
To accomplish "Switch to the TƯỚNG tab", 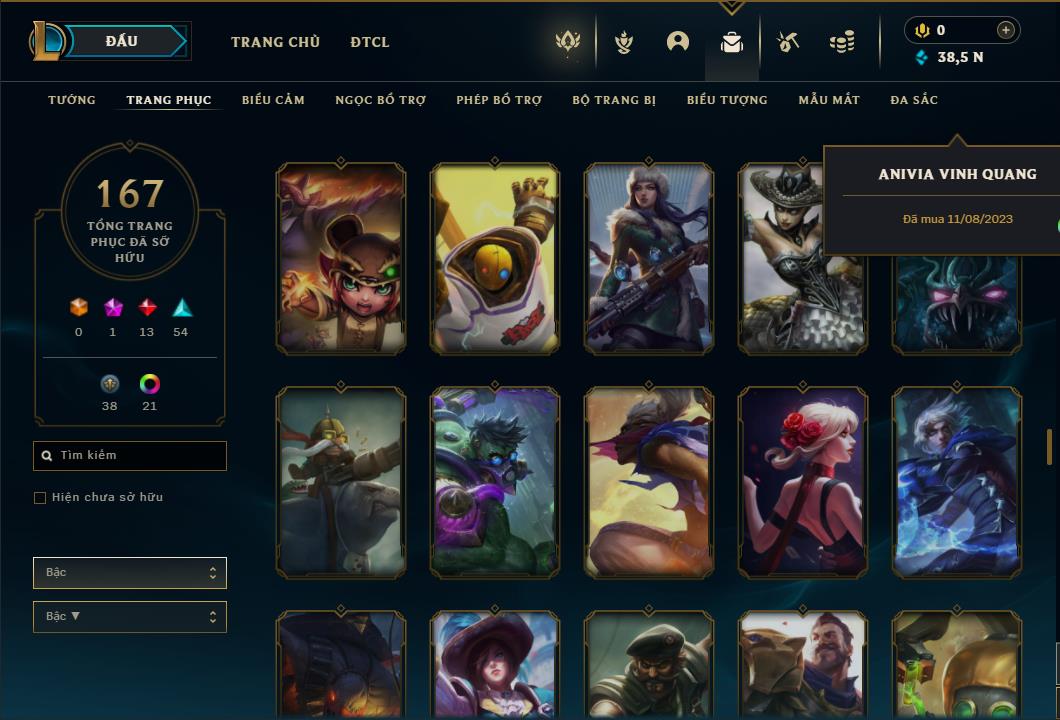I will pos(72,100).
